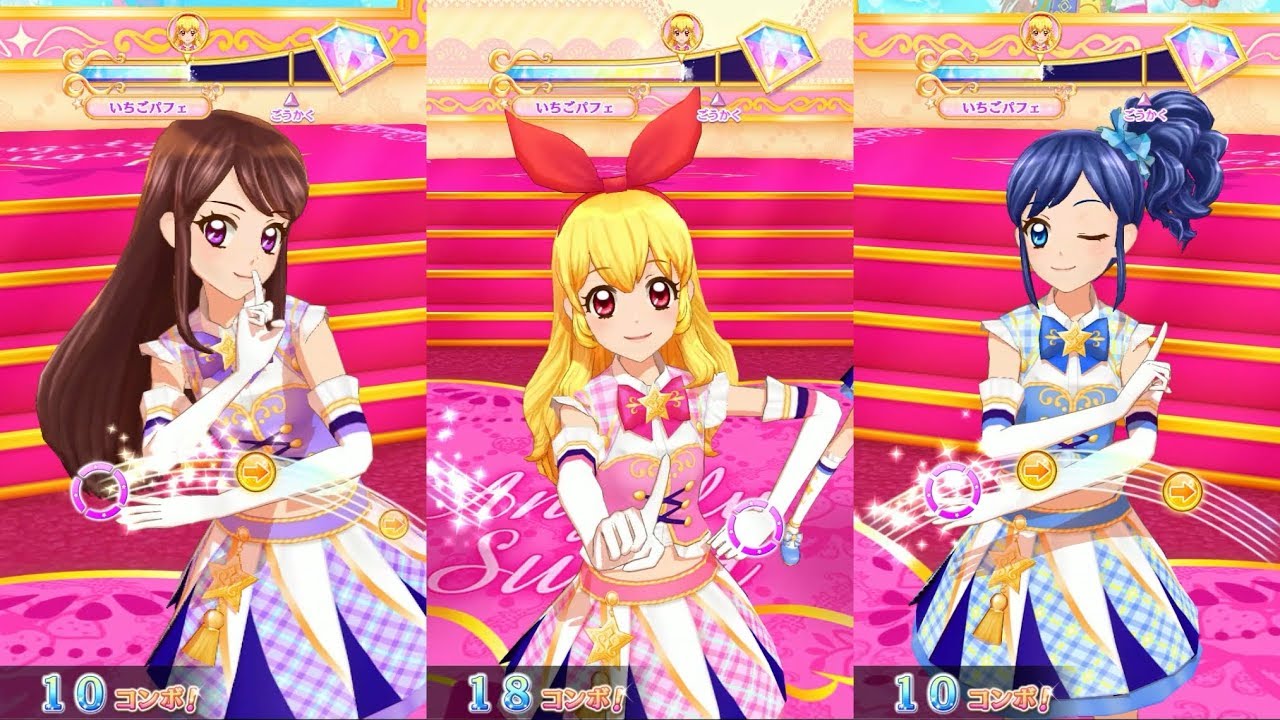Tap the yellow arrow note in the left panel
This screenshot has height=720, width=1280.
[x=258, y=470]
